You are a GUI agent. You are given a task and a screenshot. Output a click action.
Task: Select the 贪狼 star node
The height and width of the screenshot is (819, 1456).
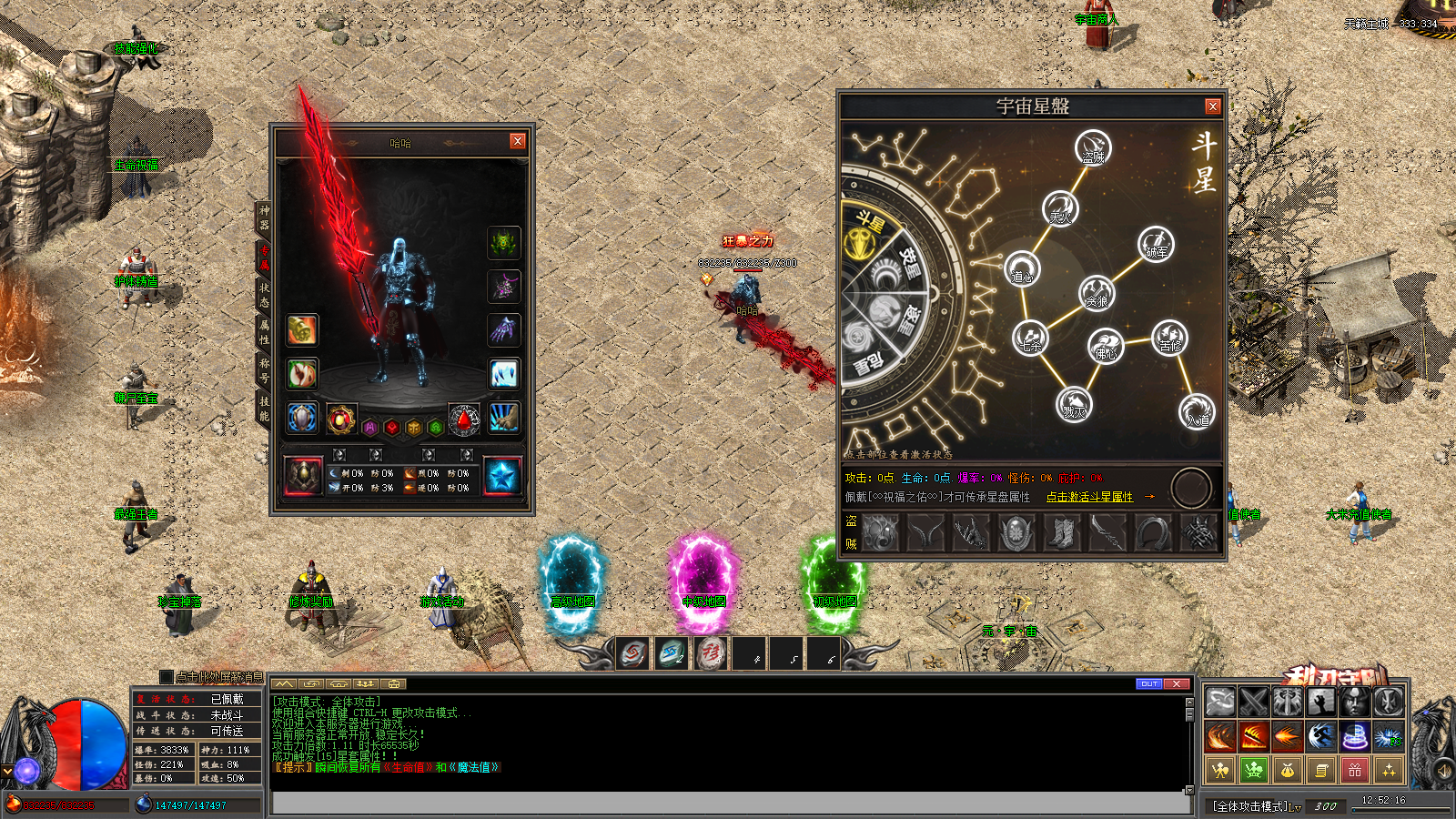1097,293
